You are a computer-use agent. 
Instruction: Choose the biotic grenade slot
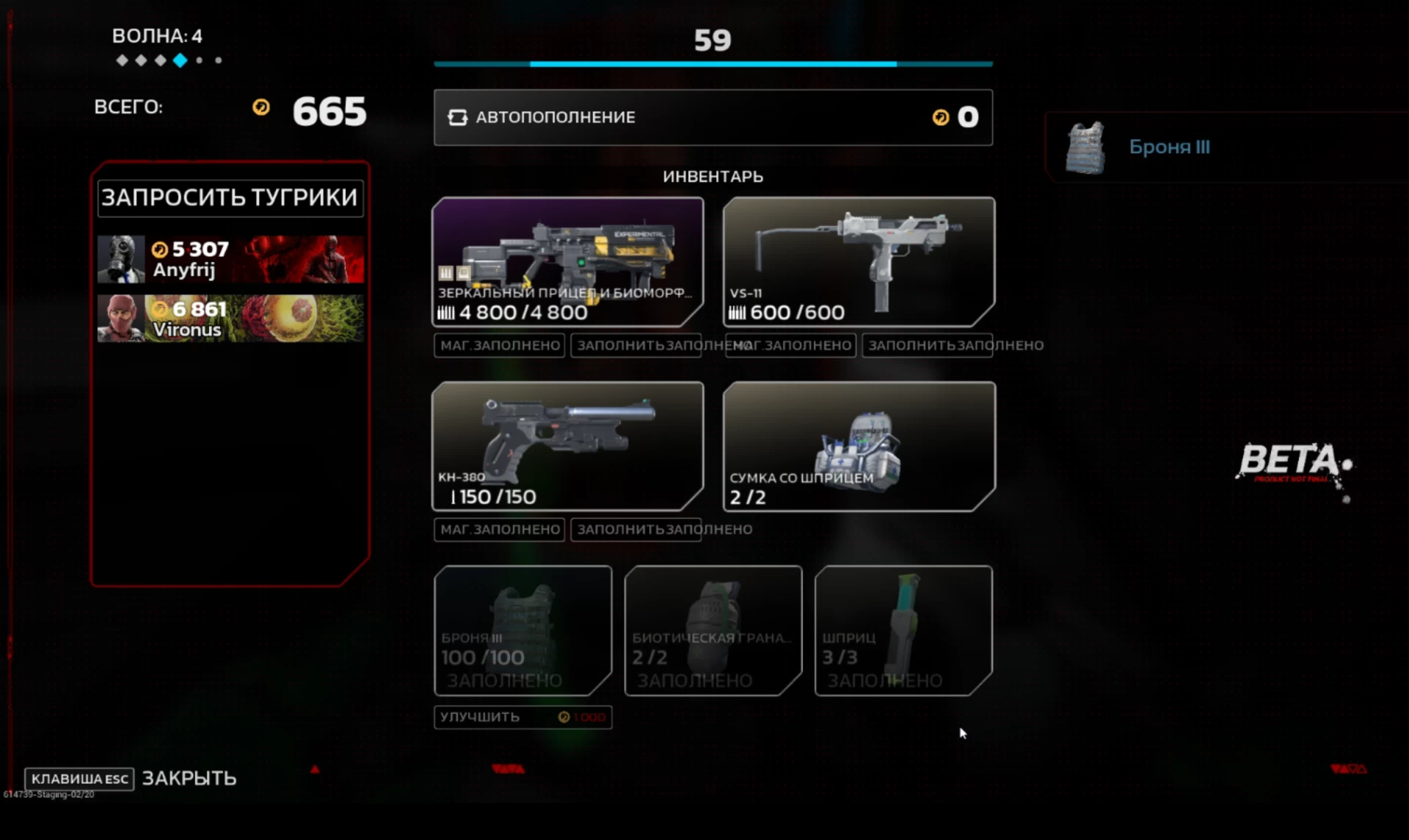point(713,630)
